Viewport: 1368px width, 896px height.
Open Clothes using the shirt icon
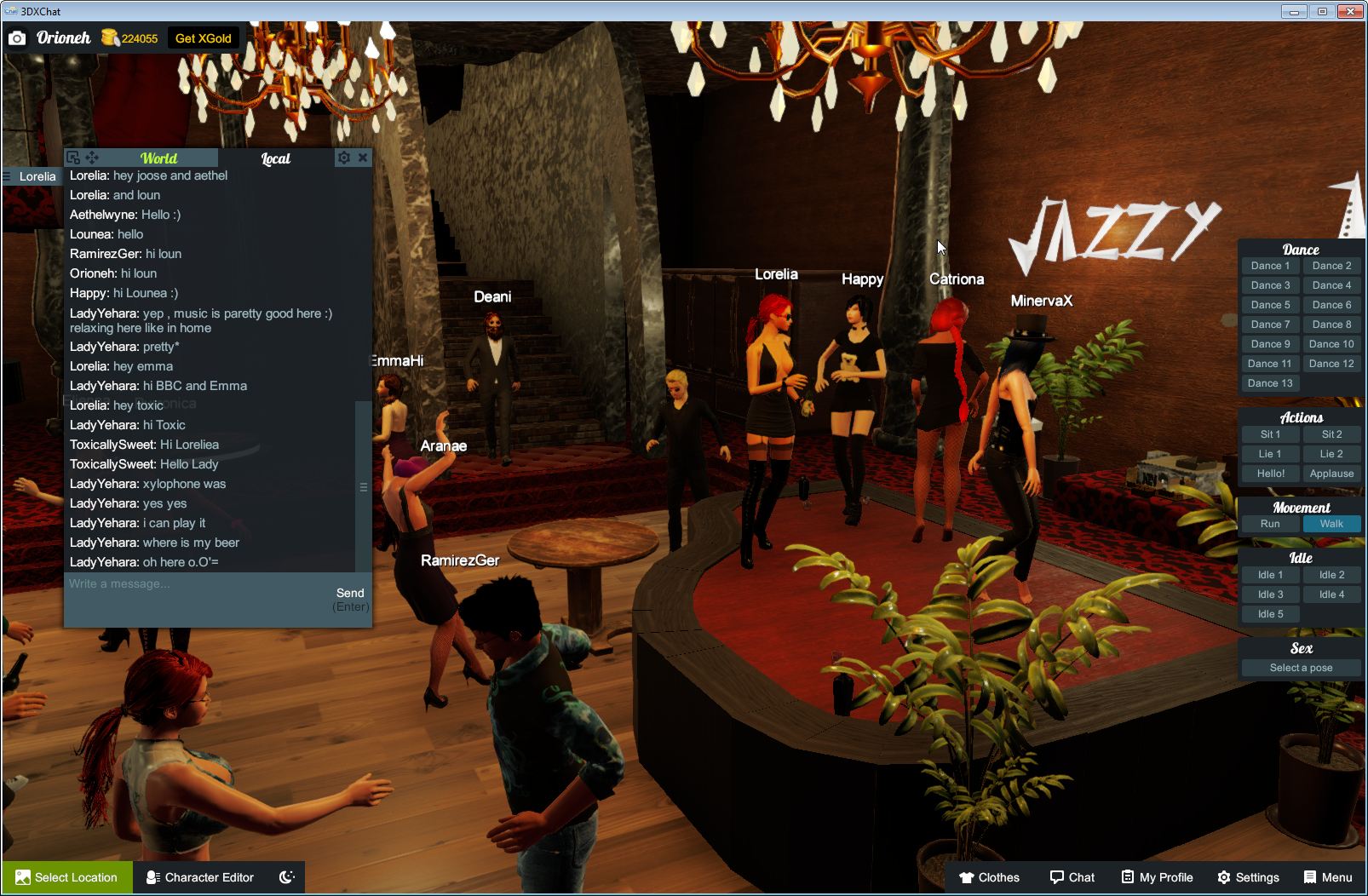point(968,877)
